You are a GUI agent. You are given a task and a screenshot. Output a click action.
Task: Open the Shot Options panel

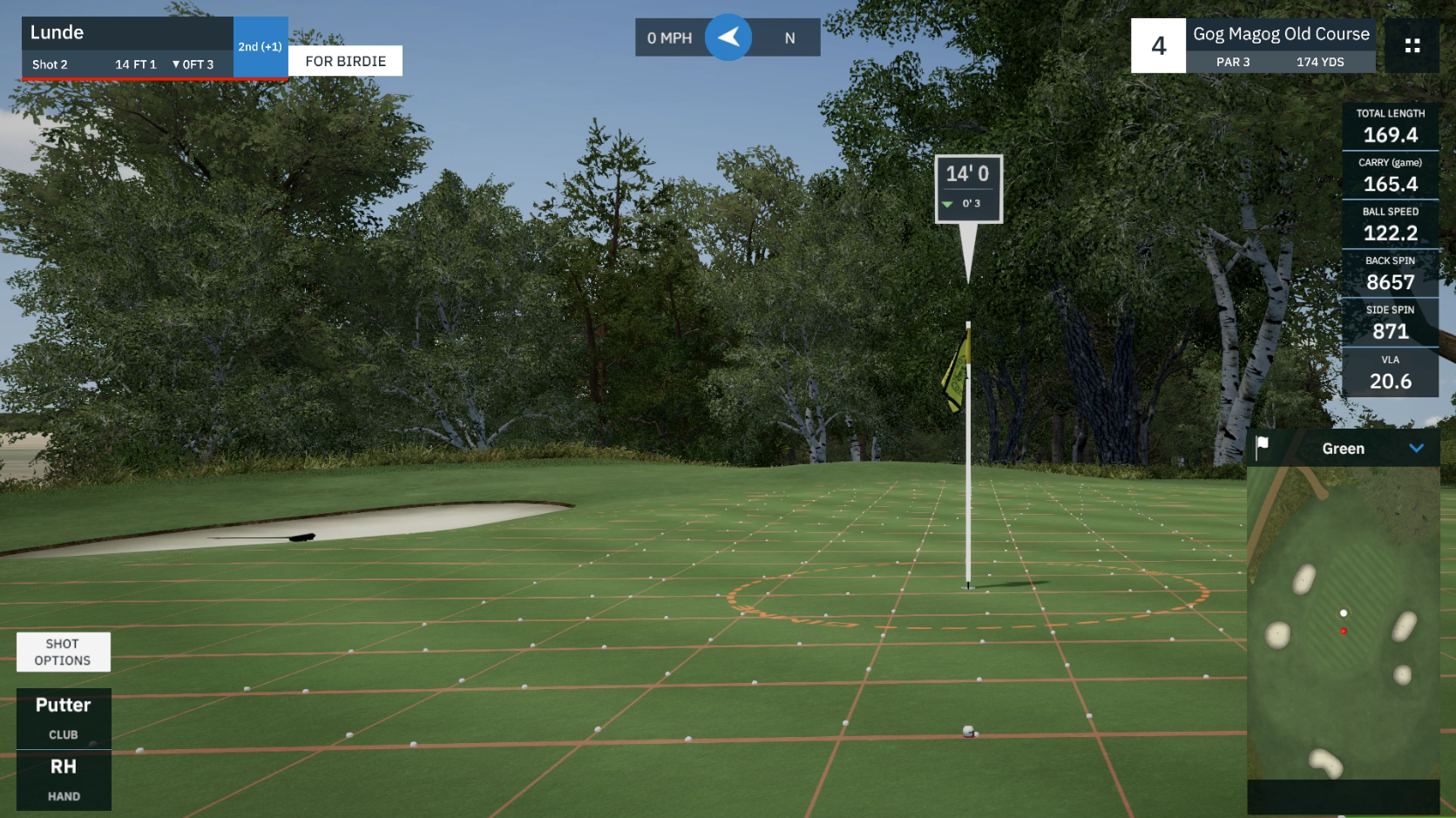click(63, 652)
